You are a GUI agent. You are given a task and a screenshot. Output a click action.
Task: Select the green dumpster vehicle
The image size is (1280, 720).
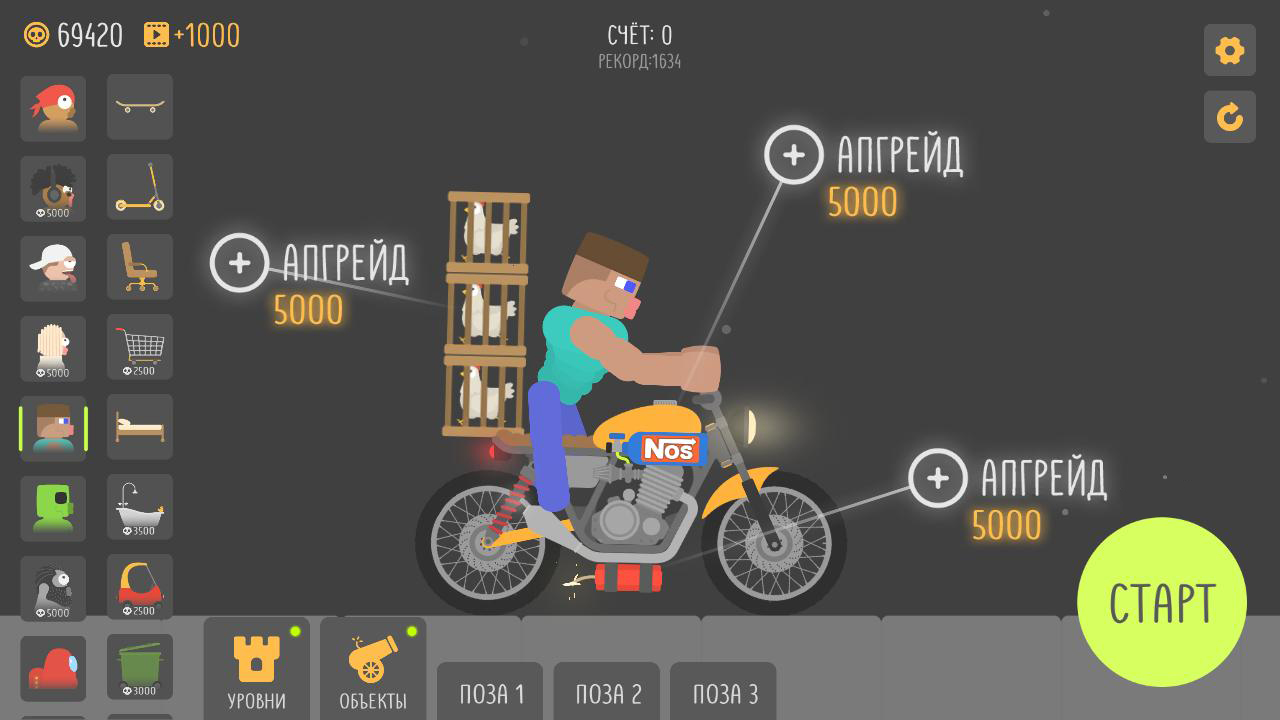[139, 667]
